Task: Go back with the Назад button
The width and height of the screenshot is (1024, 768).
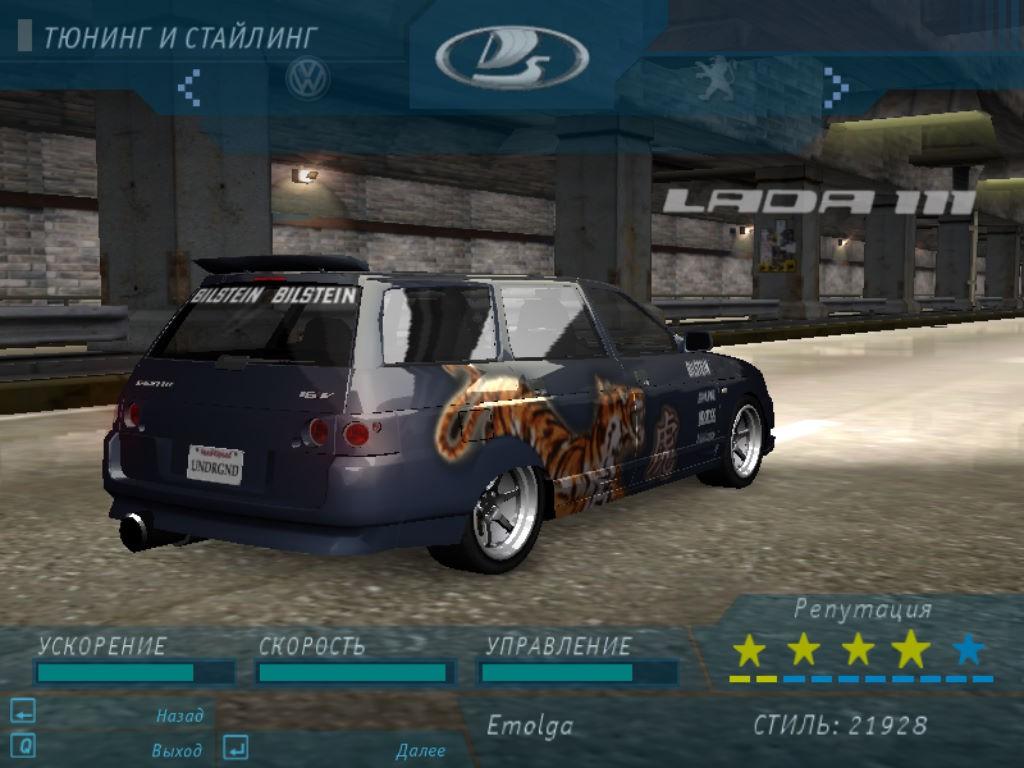Action: point(179,715)
